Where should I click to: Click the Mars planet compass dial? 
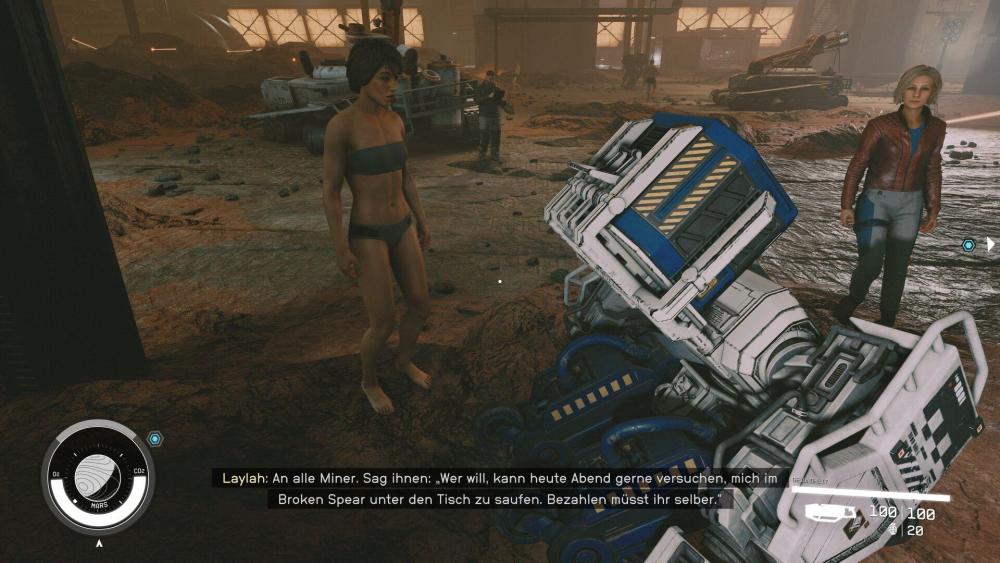point(98,477)
